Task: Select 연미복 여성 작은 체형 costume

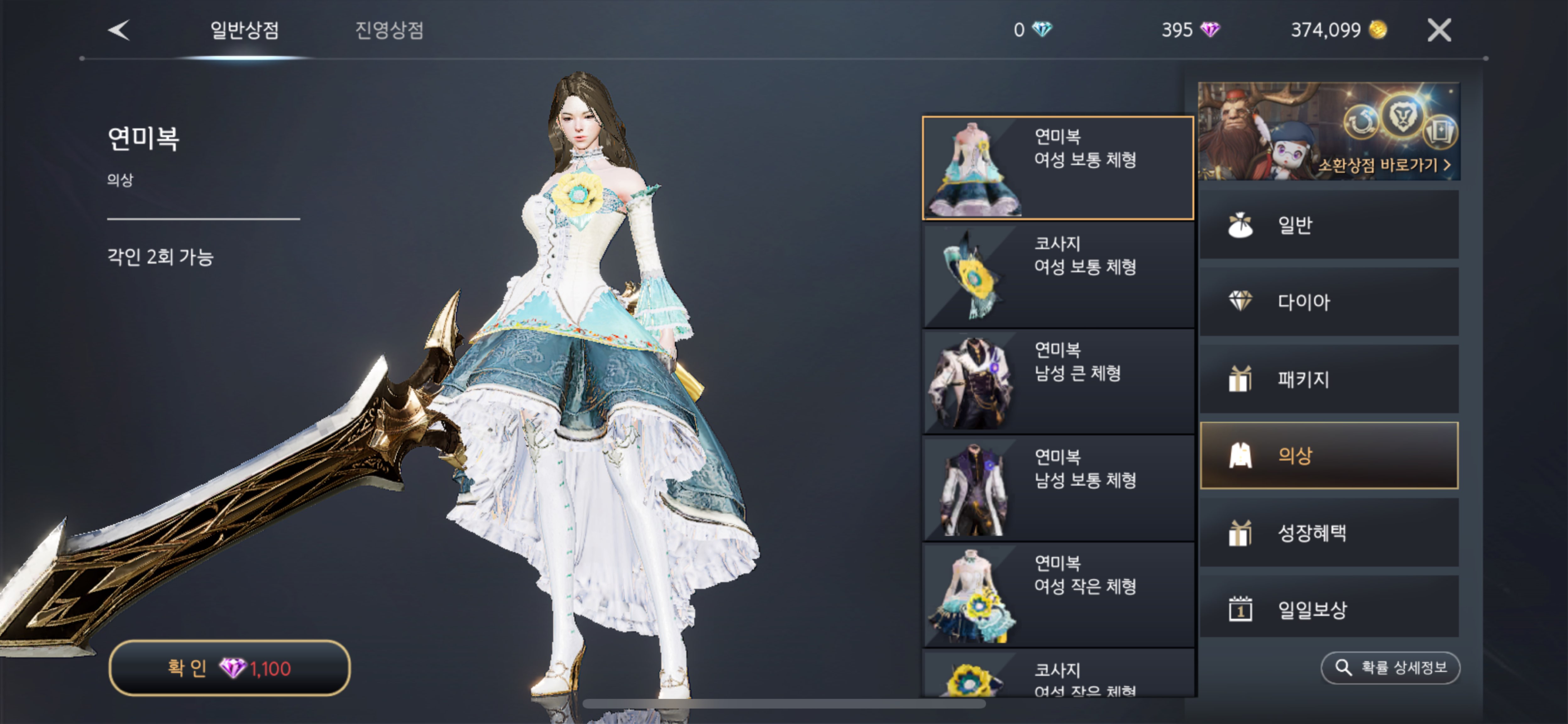Action: (x=1057, y=595)
